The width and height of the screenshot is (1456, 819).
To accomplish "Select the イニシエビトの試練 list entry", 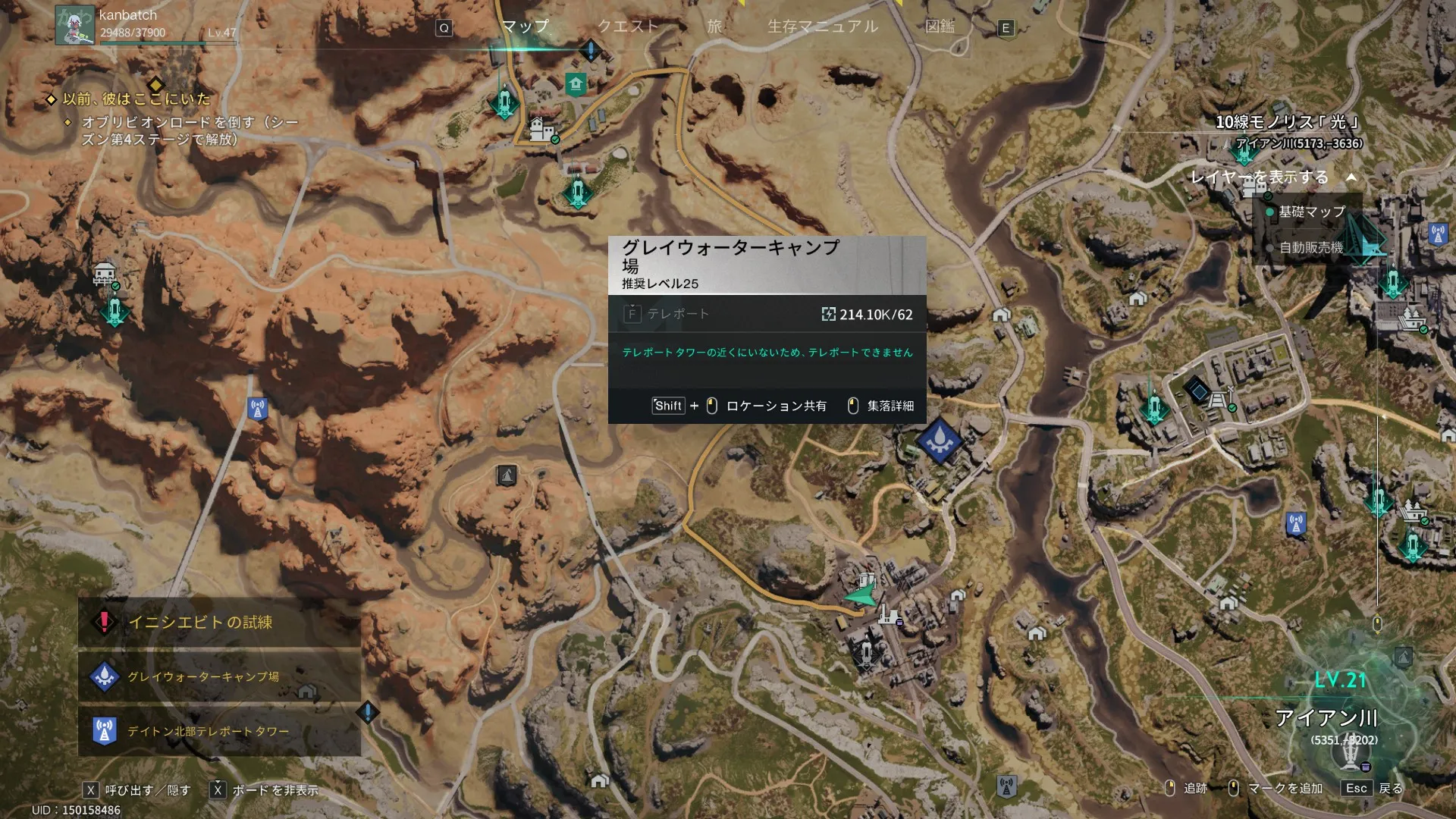I will pos(200,623).
